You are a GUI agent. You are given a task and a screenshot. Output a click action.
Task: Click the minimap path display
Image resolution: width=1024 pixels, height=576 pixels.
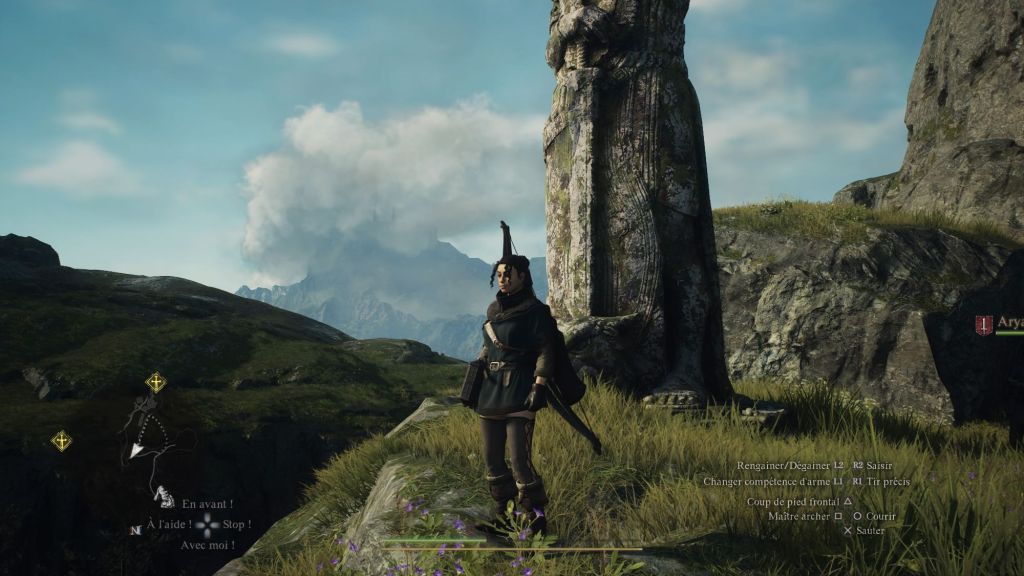tap(150, 440)
